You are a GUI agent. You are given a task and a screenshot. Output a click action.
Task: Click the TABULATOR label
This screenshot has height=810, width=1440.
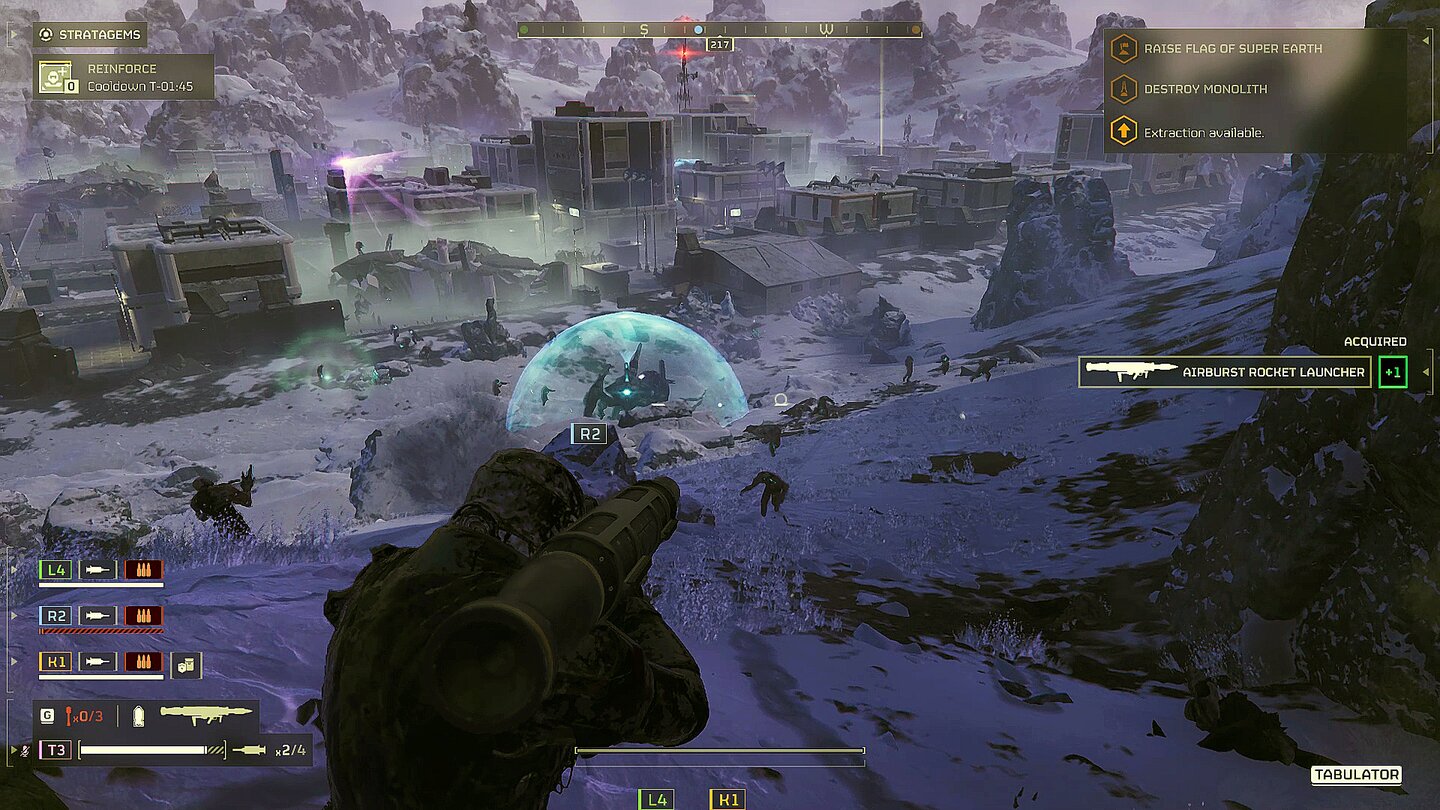coord(1355,775)
